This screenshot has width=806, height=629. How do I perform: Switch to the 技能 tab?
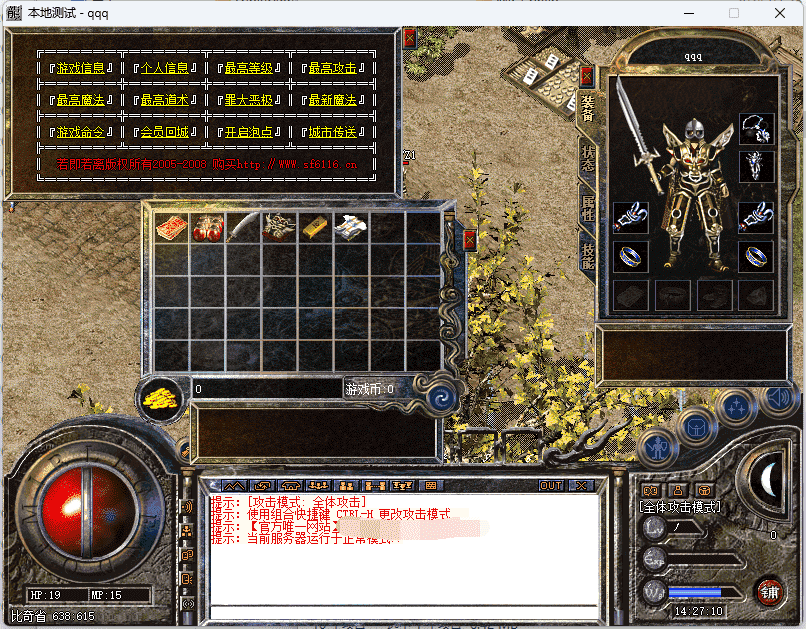pos(588,256)
